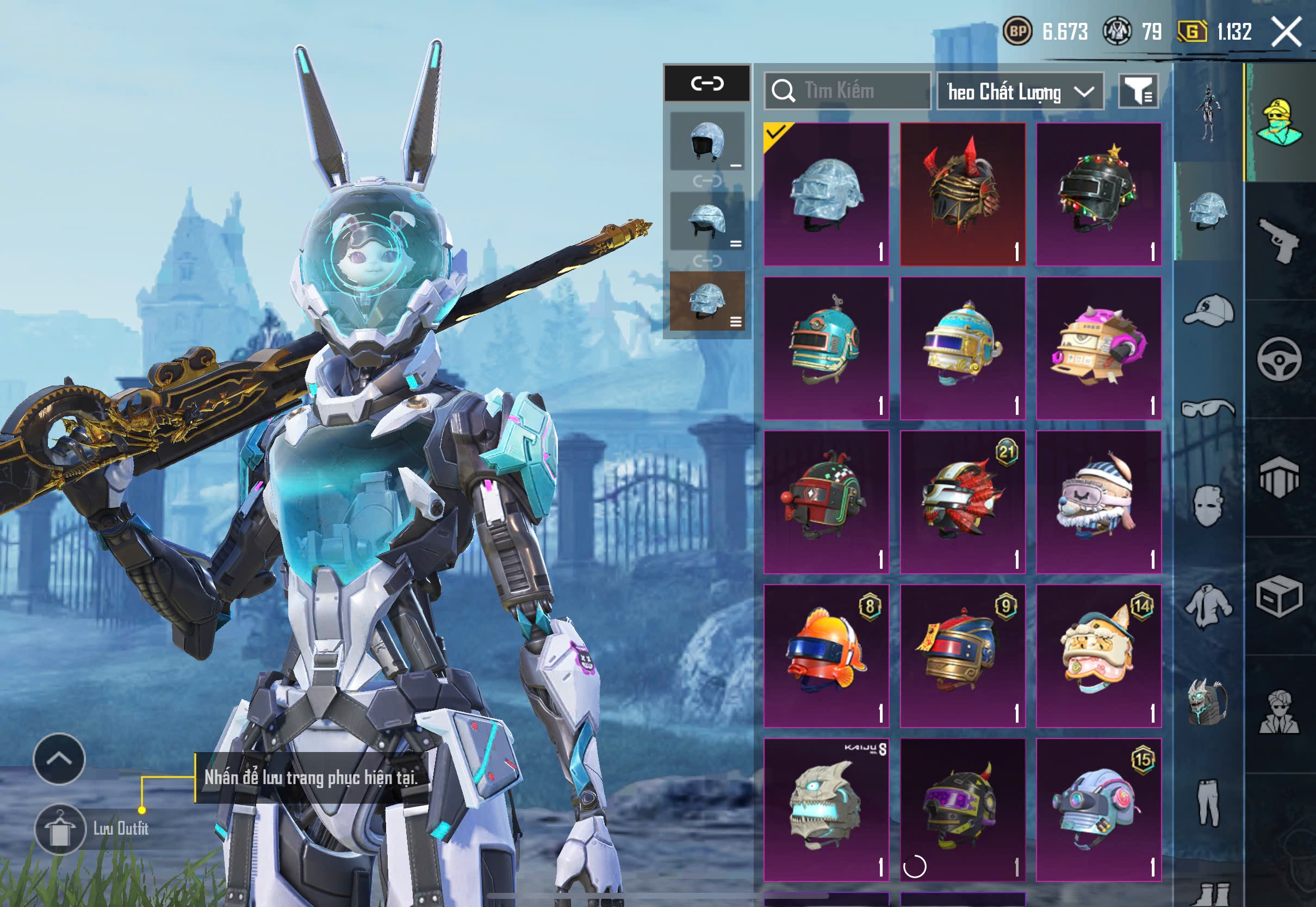
Task: Choose the red horned samurai helmet
Action: pos(963,194)
